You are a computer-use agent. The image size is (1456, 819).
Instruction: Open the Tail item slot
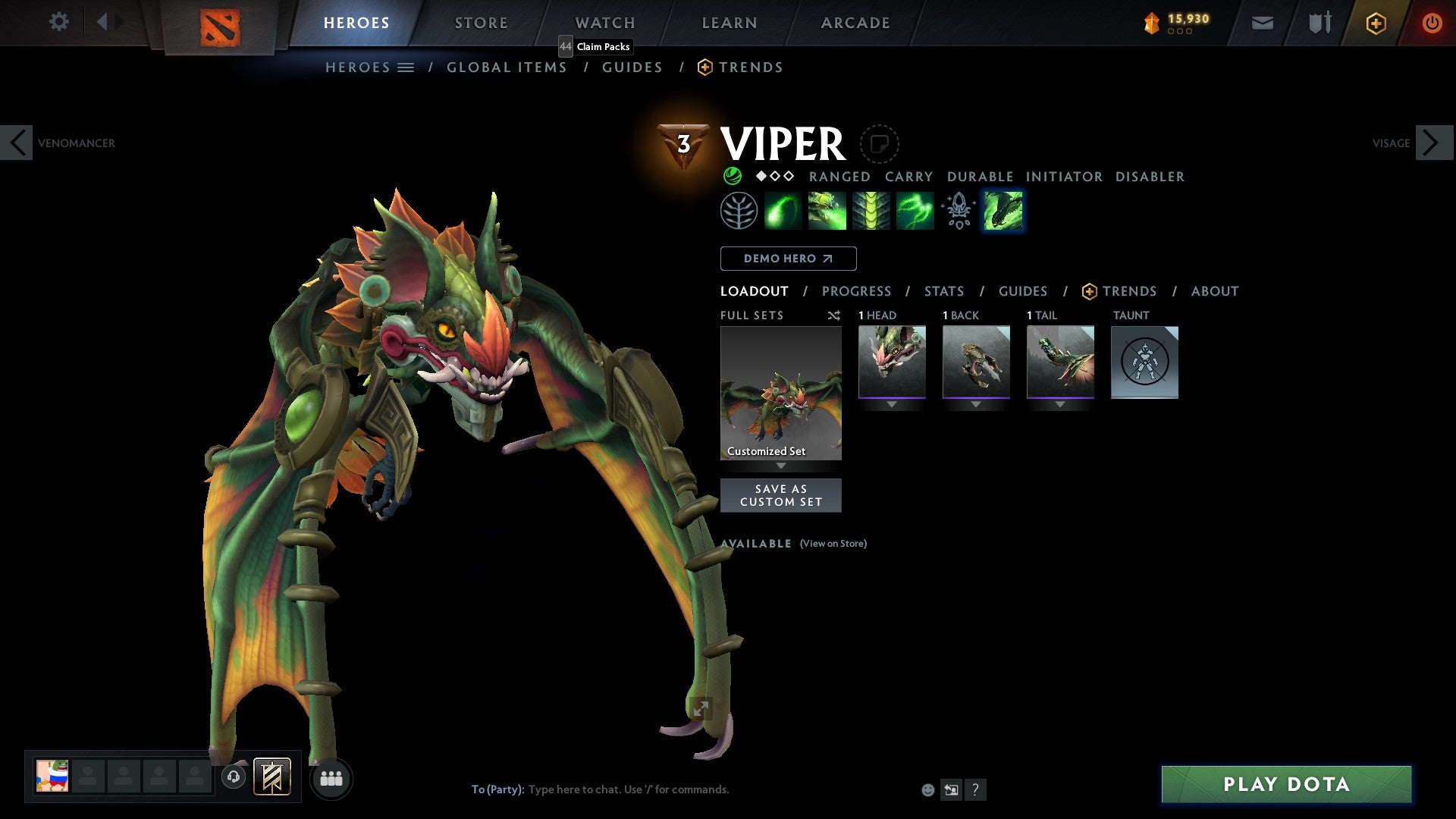pyautogui.click(x=1060, y=362)
